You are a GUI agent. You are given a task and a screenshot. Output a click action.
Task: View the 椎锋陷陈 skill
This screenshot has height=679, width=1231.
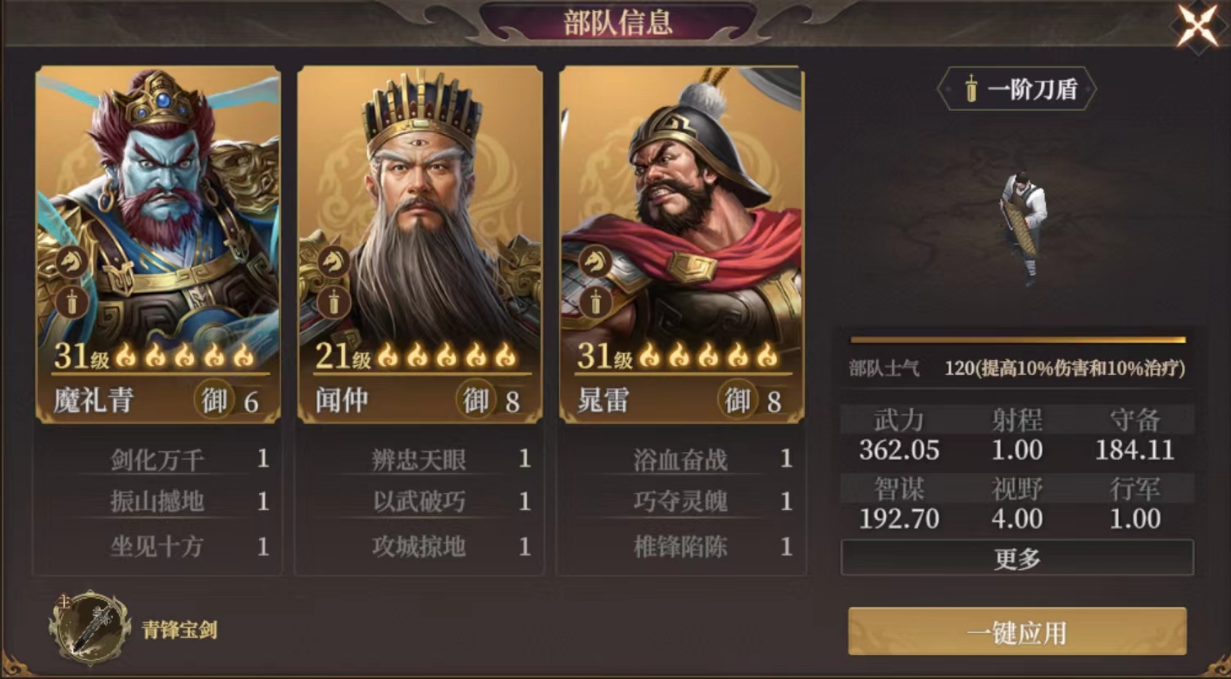[681, 546]
